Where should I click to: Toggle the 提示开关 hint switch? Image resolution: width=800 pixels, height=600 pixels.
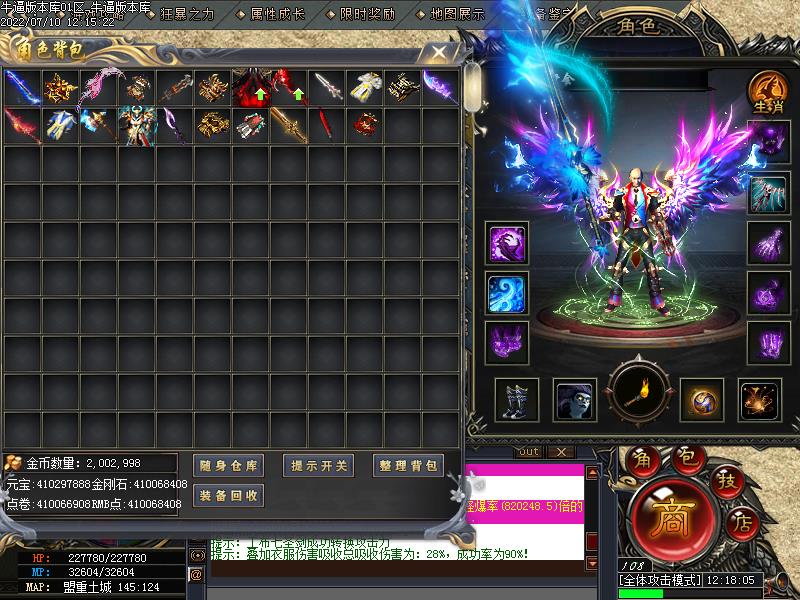click(319, 465)
